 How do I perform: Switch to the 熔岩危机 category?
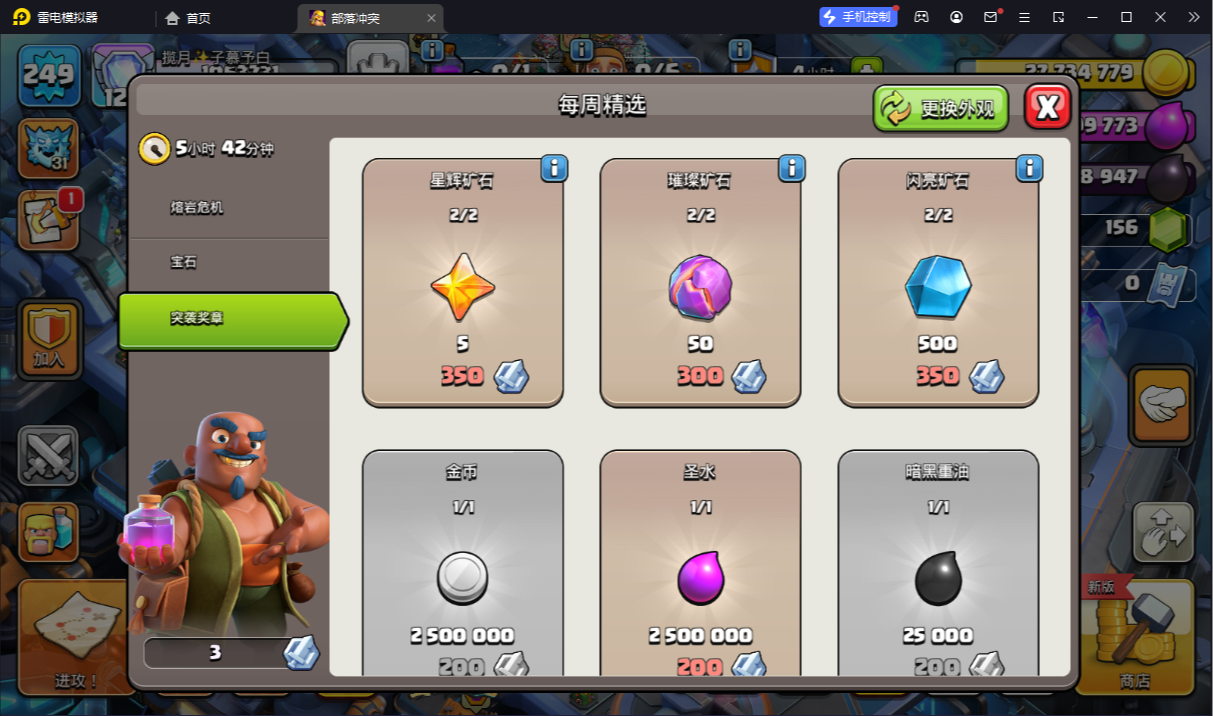click(x=197, y=208)
